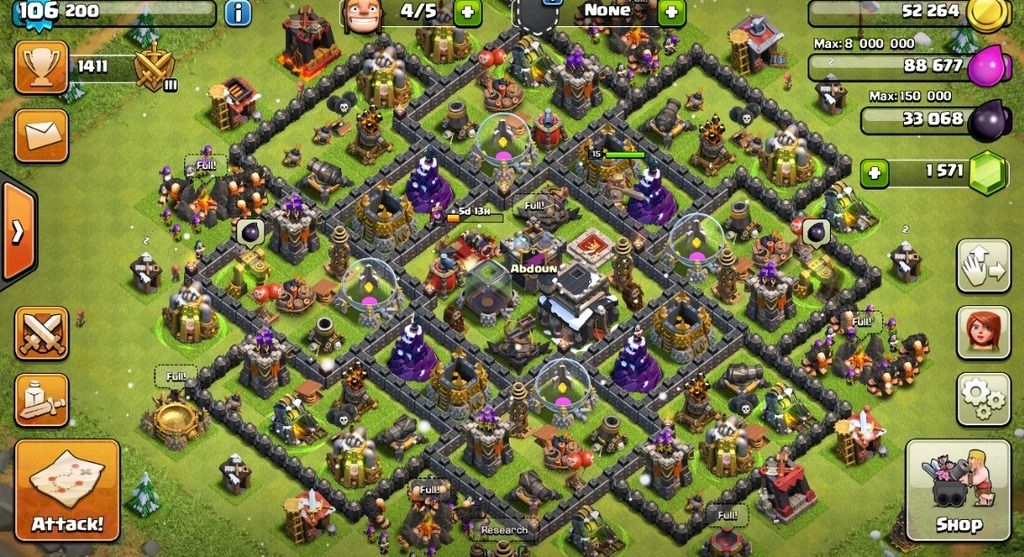Click the builder face icon
Image resolution: width=1024 pixels, height=557 pixels.
coord(360,12)
